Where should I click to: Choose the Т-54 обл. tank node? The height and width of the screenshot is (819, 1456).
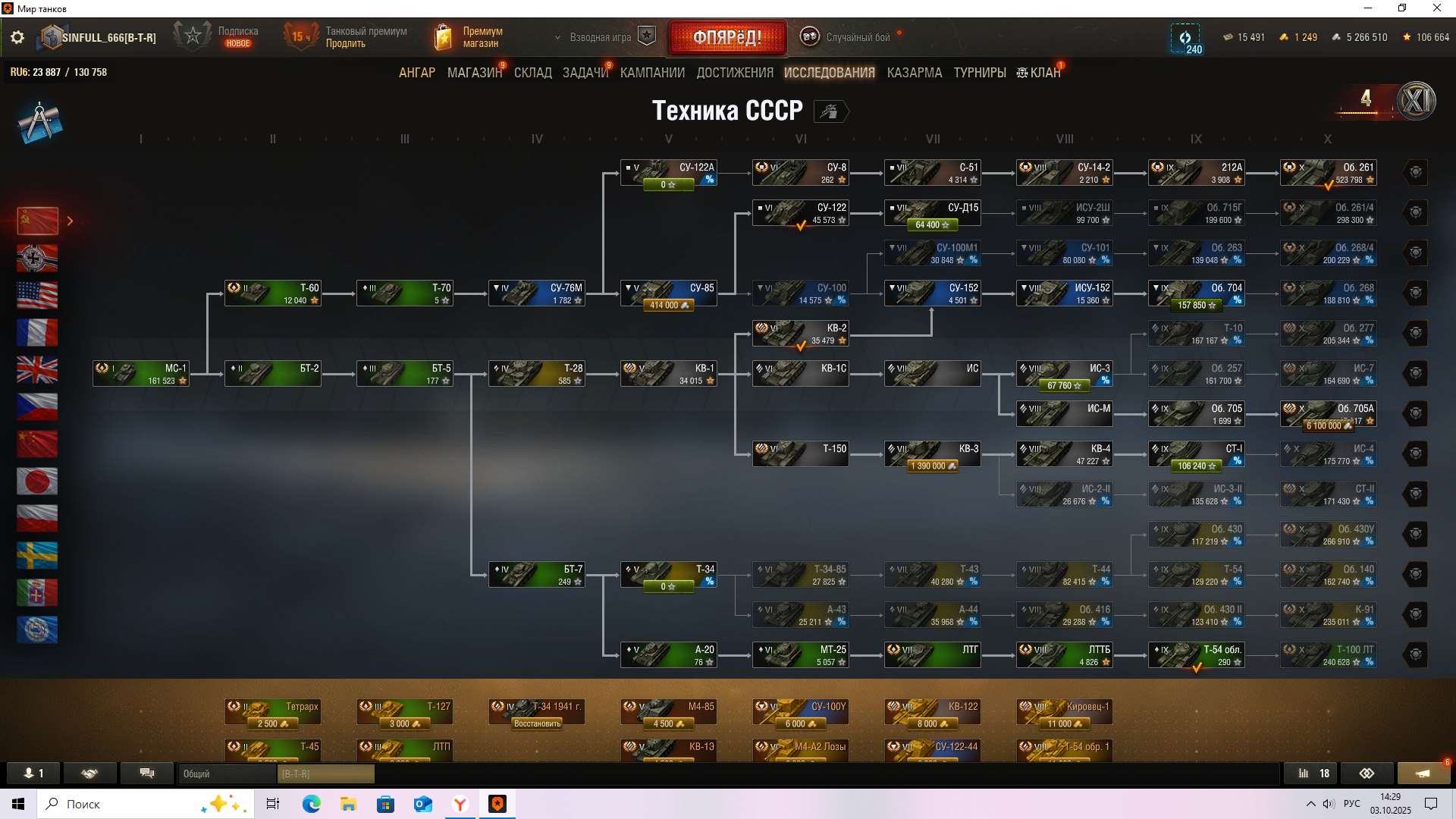(1196, 655)
